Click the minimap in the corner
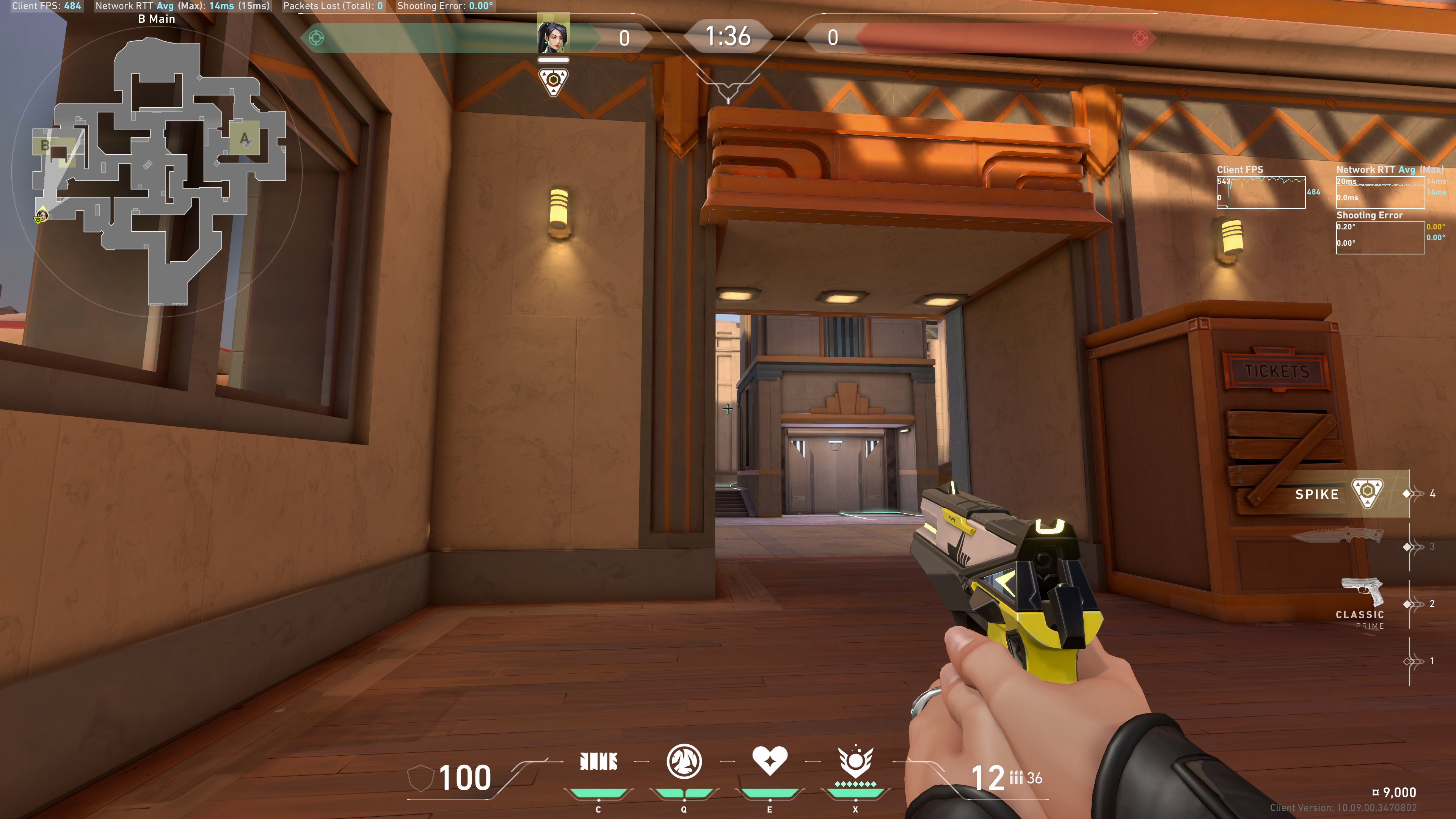 pyautogui.click(x=158, y=169)
